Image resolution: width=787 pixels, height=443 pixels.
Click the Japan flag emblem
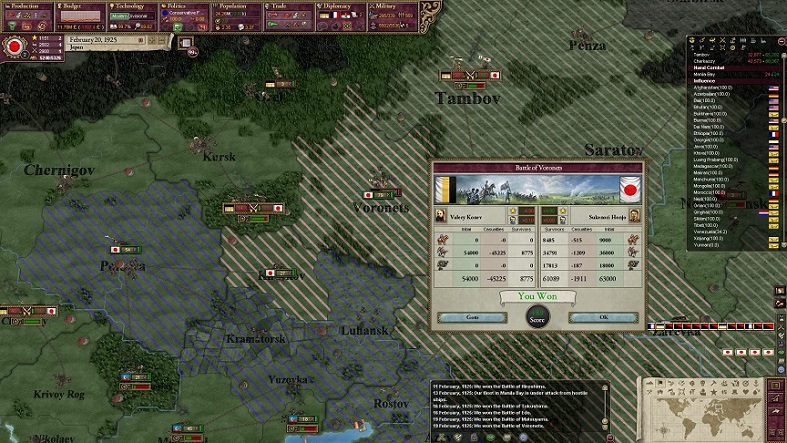16,45
